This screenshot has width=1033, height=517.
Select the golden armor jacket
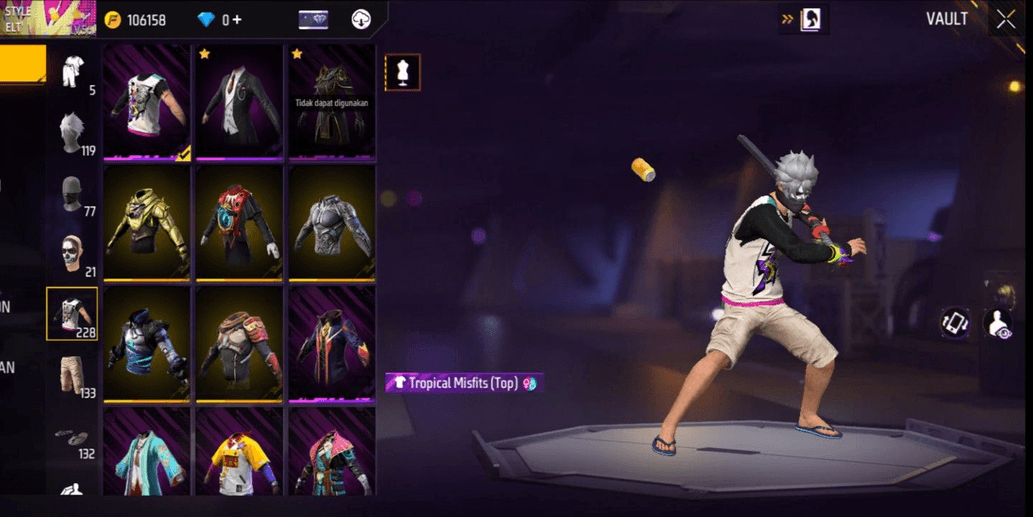coord(147,222)
